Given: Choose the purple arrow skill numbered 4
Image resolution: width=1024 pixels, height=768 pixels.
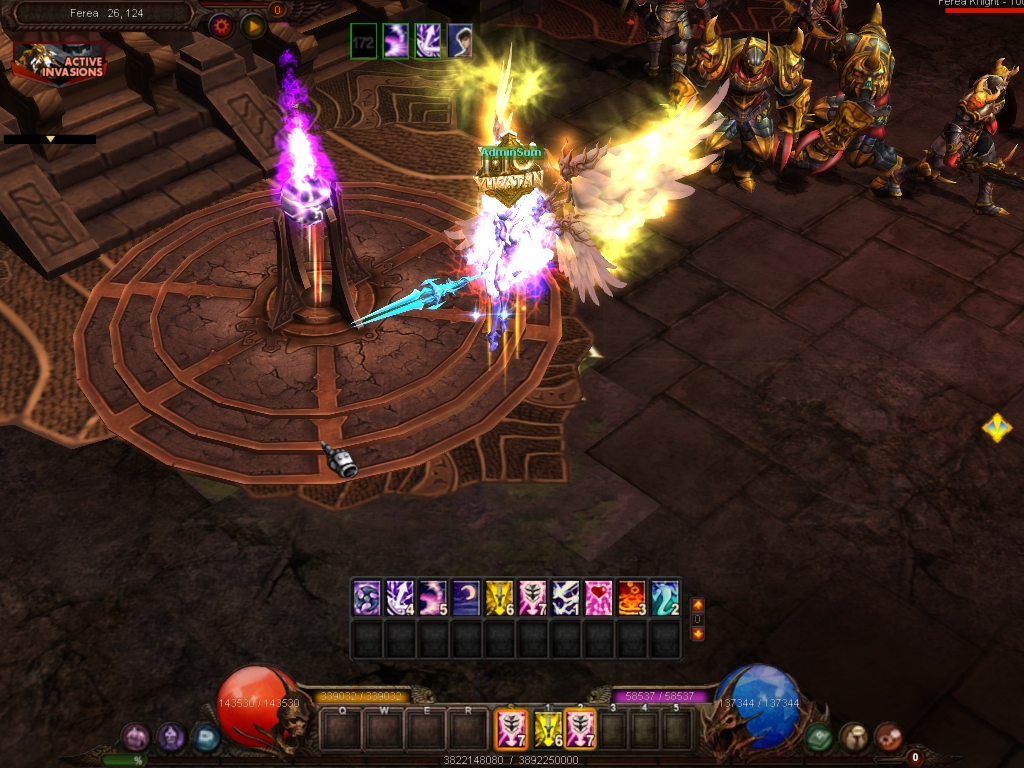Looking at the screenshot, I should 400,597.
